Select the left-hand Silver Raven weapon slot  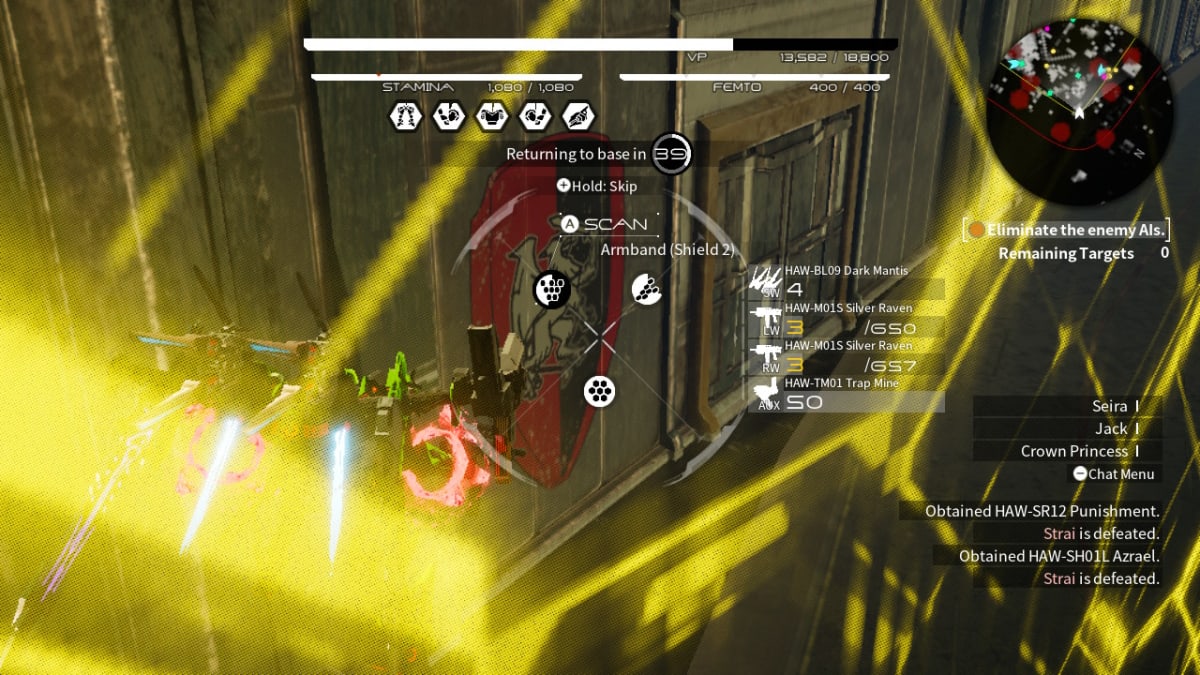pyautogui.click(x=846, y=319)
